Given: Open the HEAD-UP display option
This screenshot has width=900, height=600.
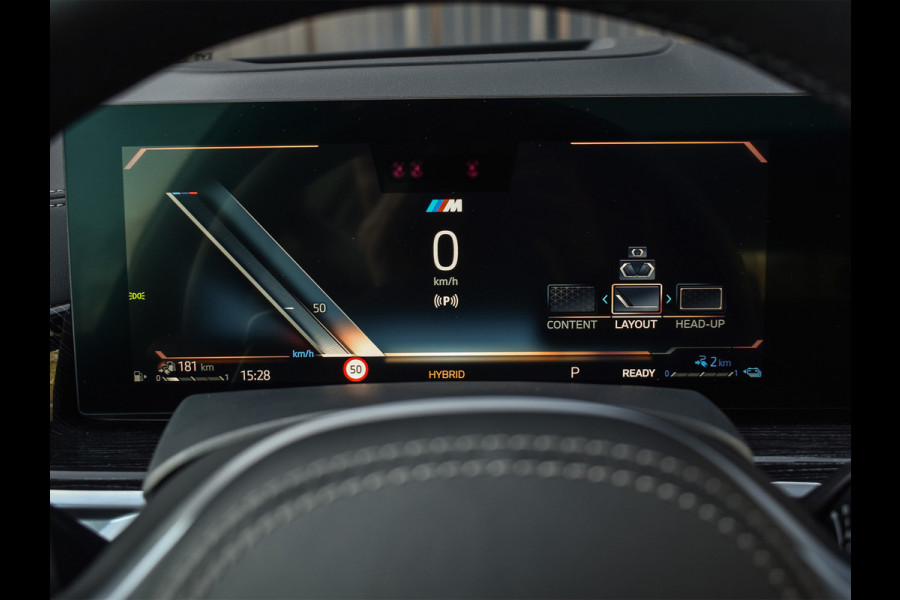Looking at the screenshot, I should tap(700, 299).
